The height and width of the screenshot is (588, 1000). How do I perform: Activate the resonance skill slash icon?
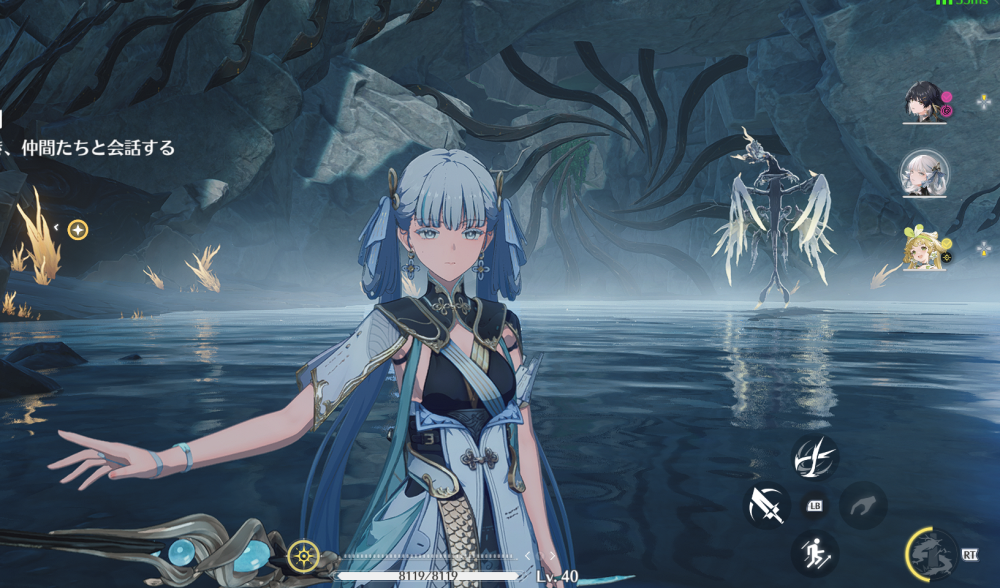click(x=815, y=457)
